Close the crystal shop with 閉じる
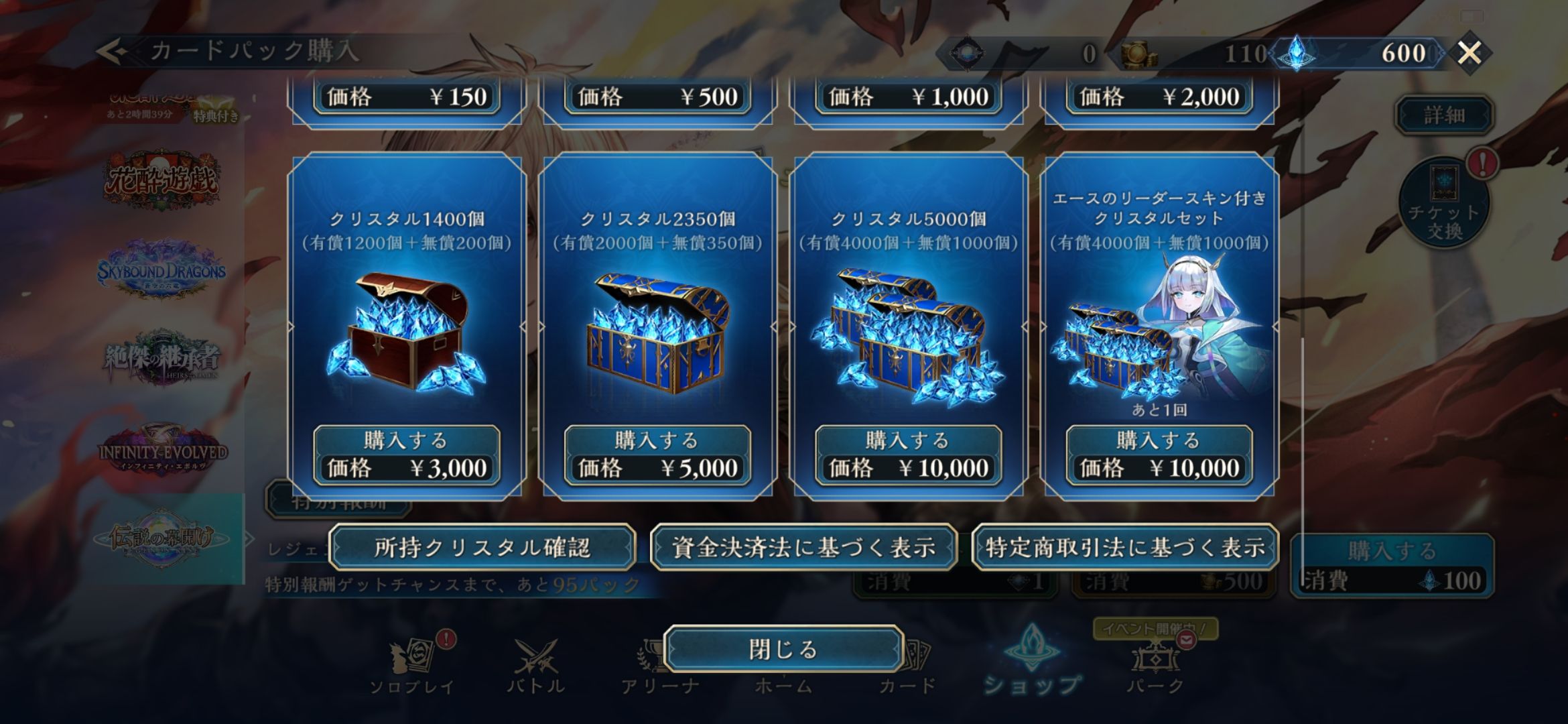This screenshot has width=1568, height=724. (783, 649)
